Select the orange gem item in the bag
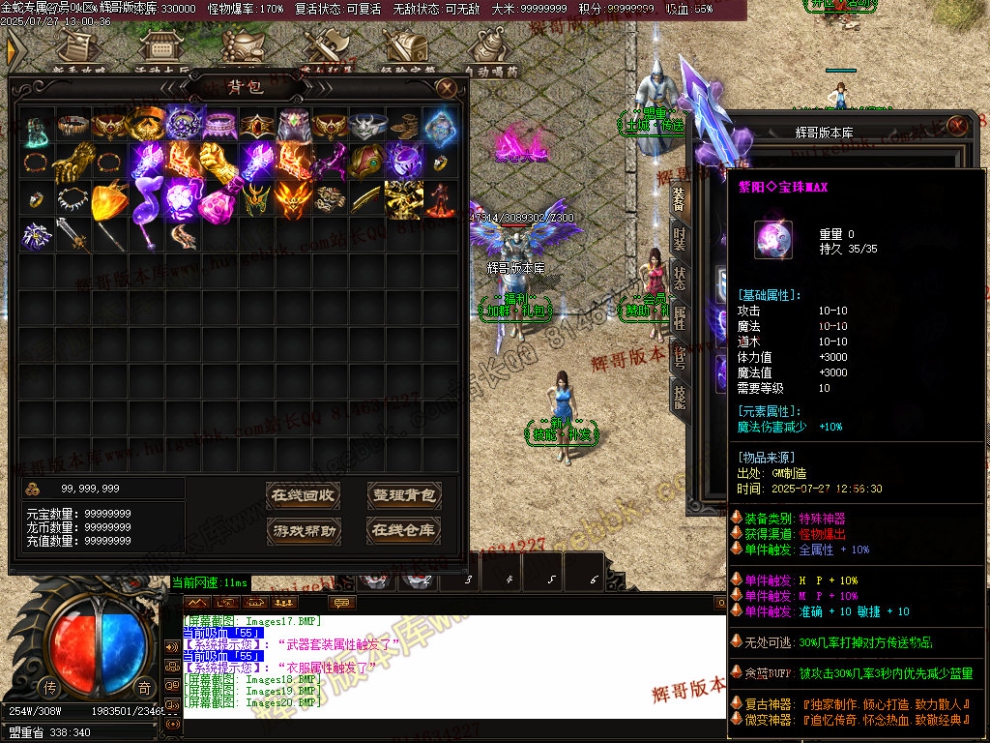The width and height of the screenshot is (990, 743). click(110, 200)
